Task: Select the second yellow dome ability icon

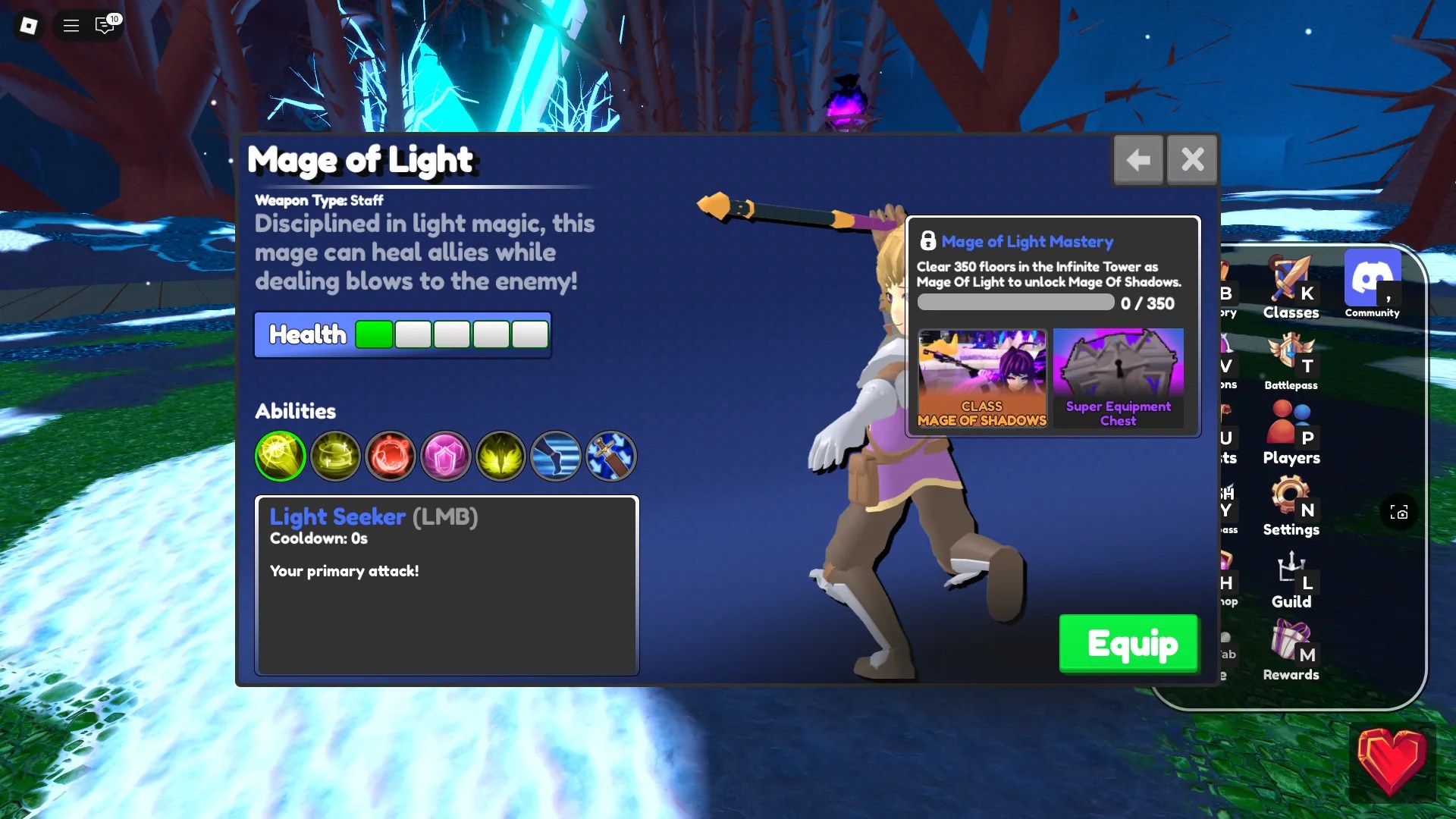Action: coord(335,456)
